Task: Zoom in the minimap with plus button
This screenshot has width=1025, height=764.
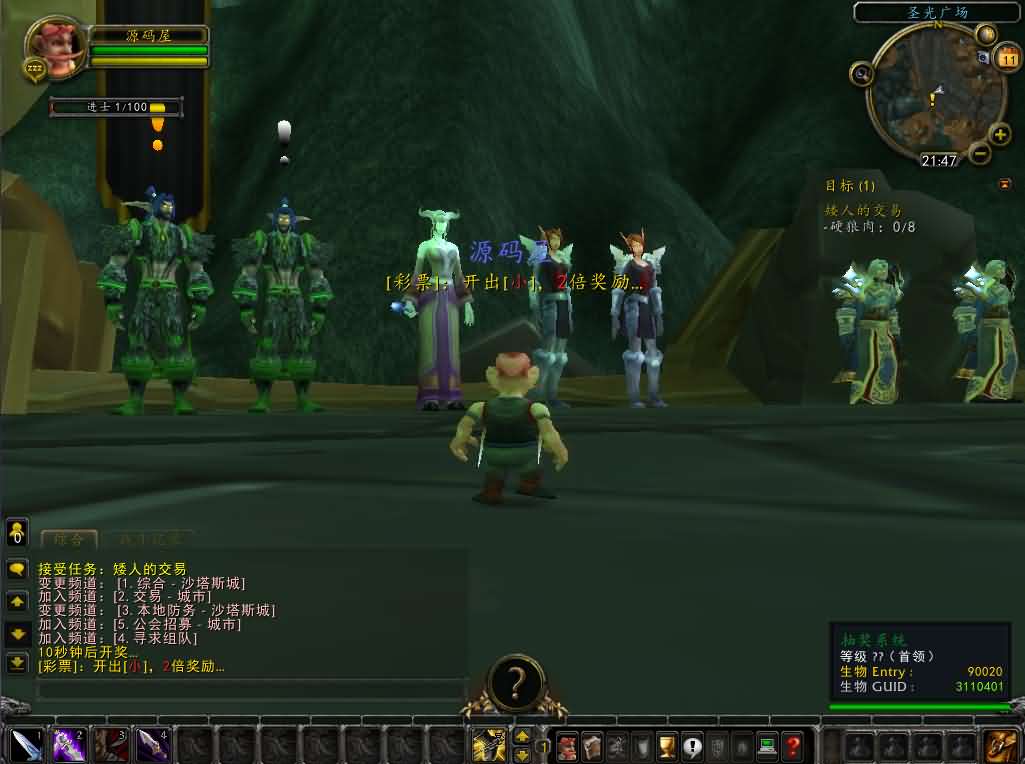Action: [999, 135]
